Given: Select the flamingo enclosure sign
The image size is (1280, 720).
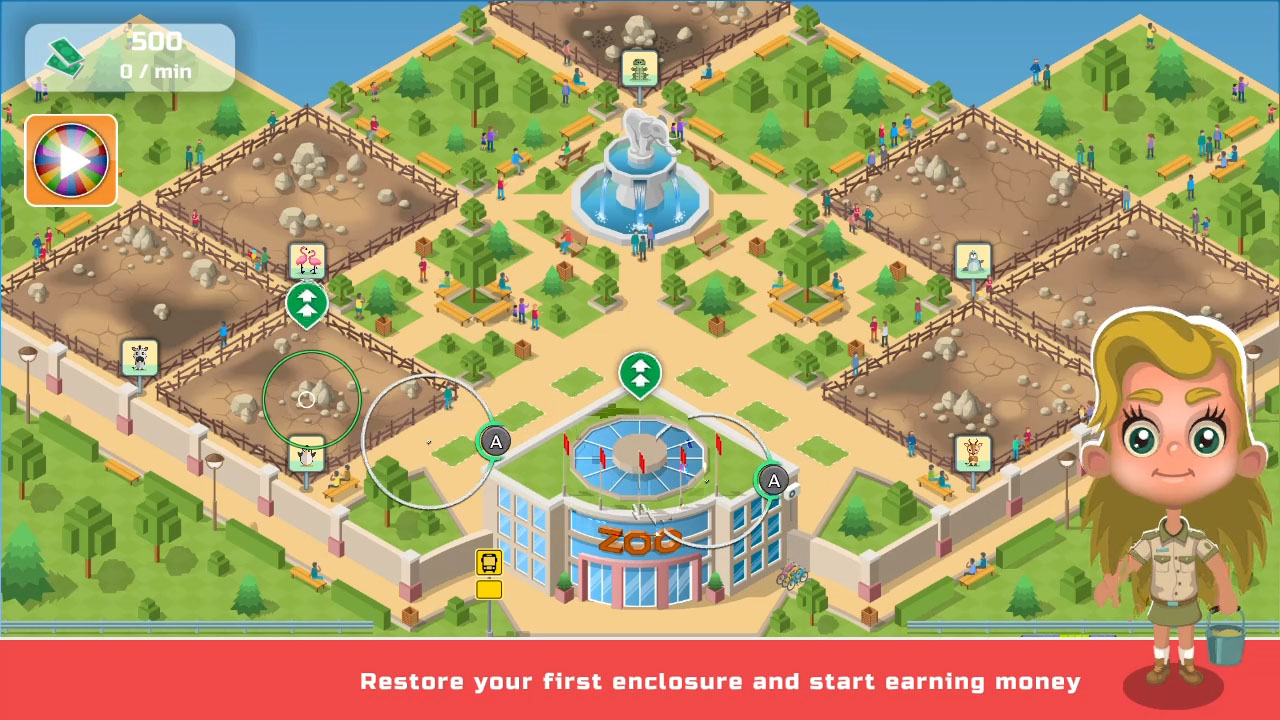Looking at the screenshot, I should point(307,259).
